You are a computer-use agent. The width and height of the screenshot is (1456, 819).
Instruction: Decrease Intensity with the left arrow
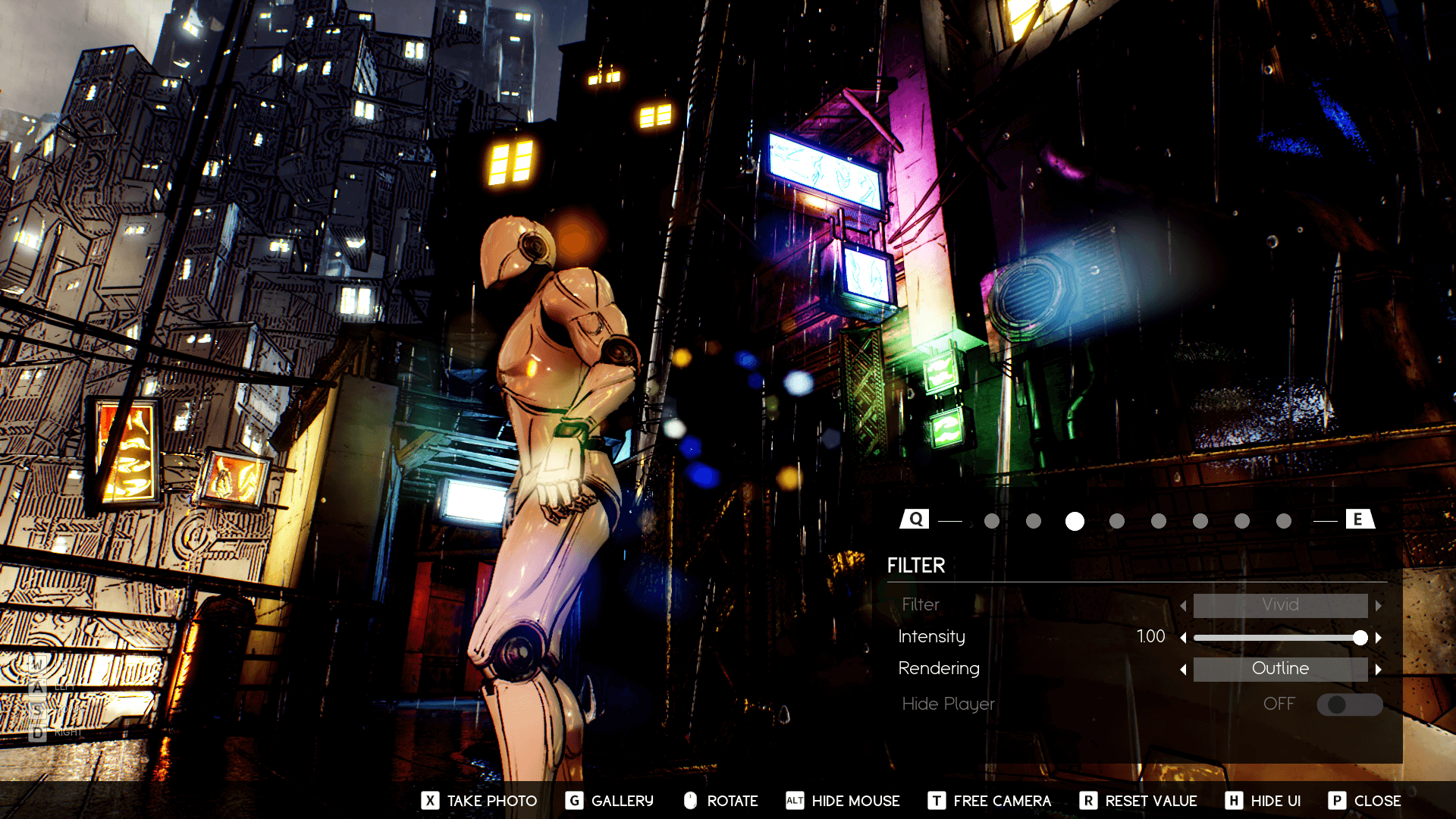coord(1183,638)
